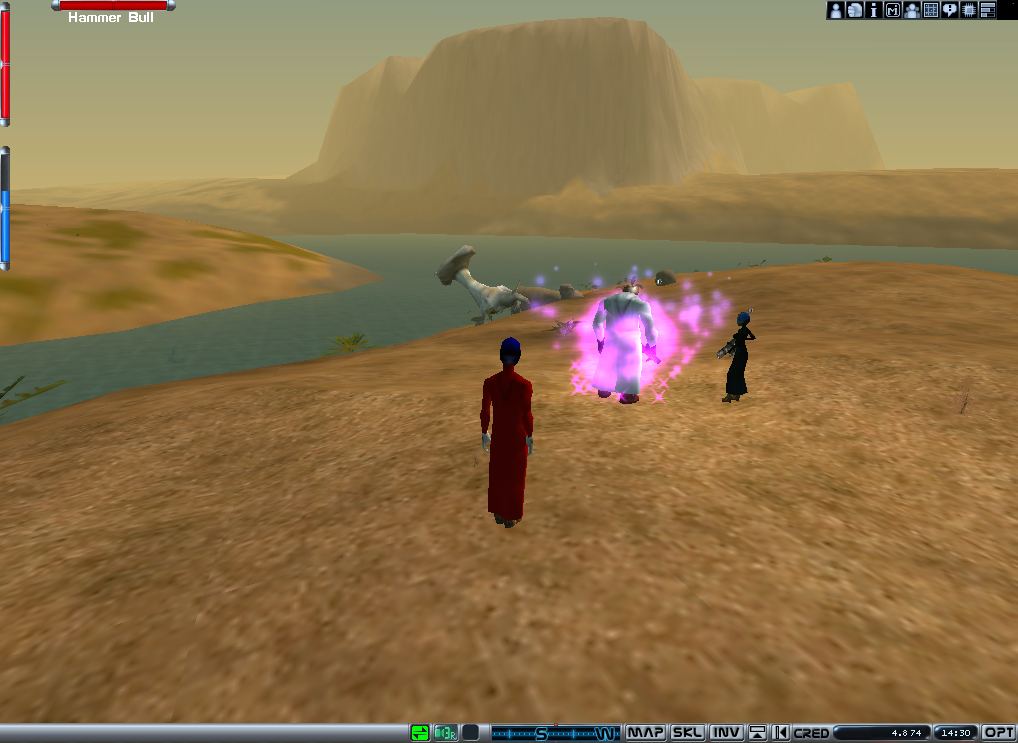Open the MAP panel
This screenshot has width=1018, height=743.
pos(646,733)
